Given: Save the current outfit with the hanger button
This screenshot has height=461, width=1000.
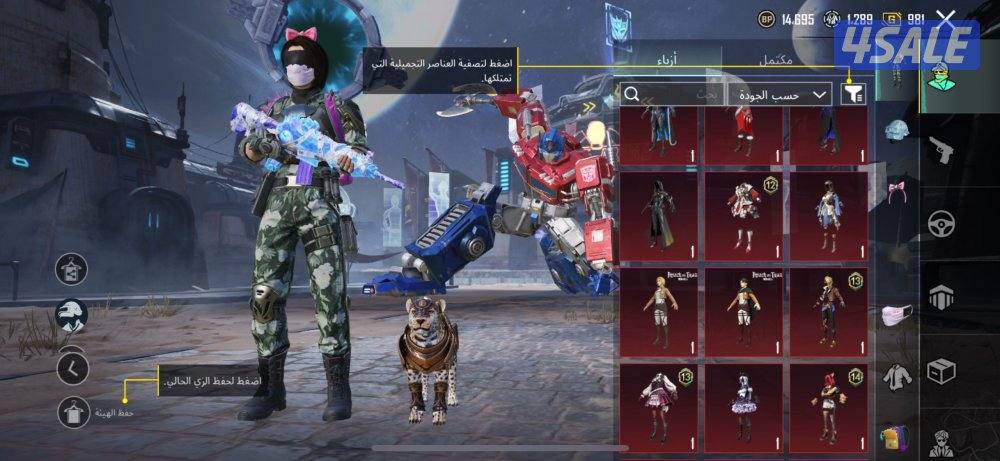Looking at the screenshot, I should click(x=73, y=411).
